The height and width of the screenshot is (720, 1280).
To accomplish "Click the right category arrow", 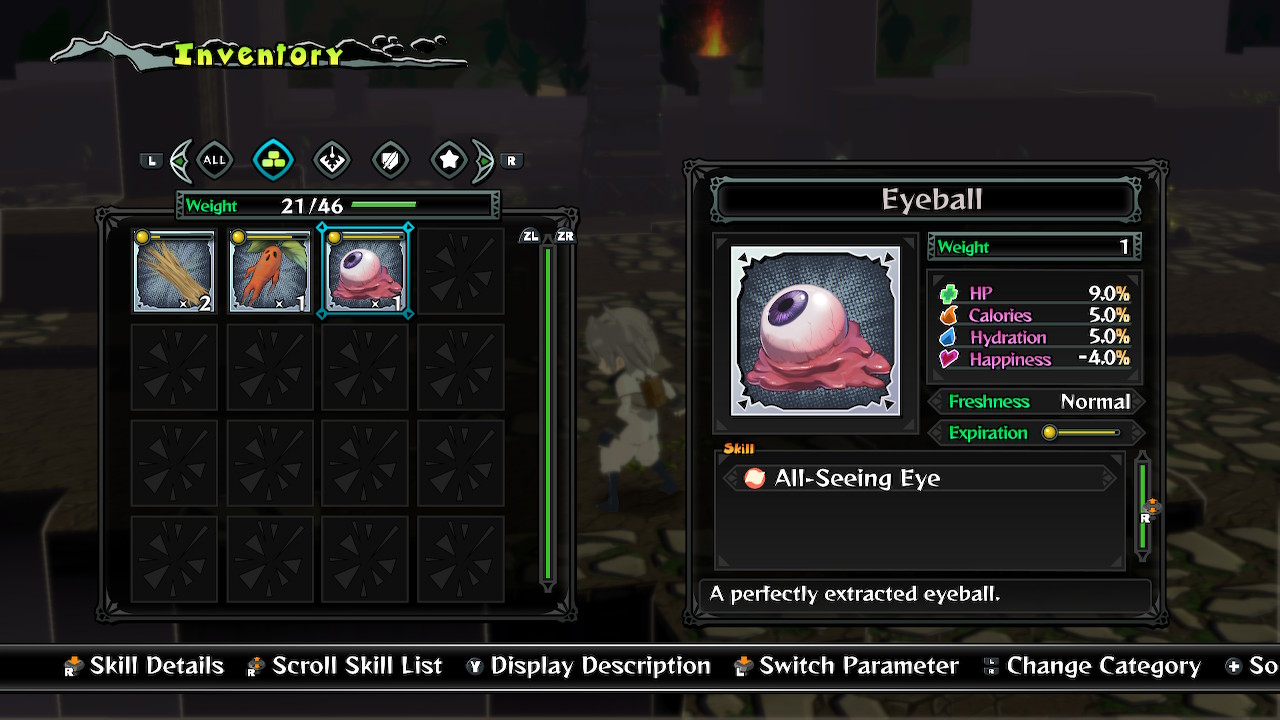I will [483, 160].
